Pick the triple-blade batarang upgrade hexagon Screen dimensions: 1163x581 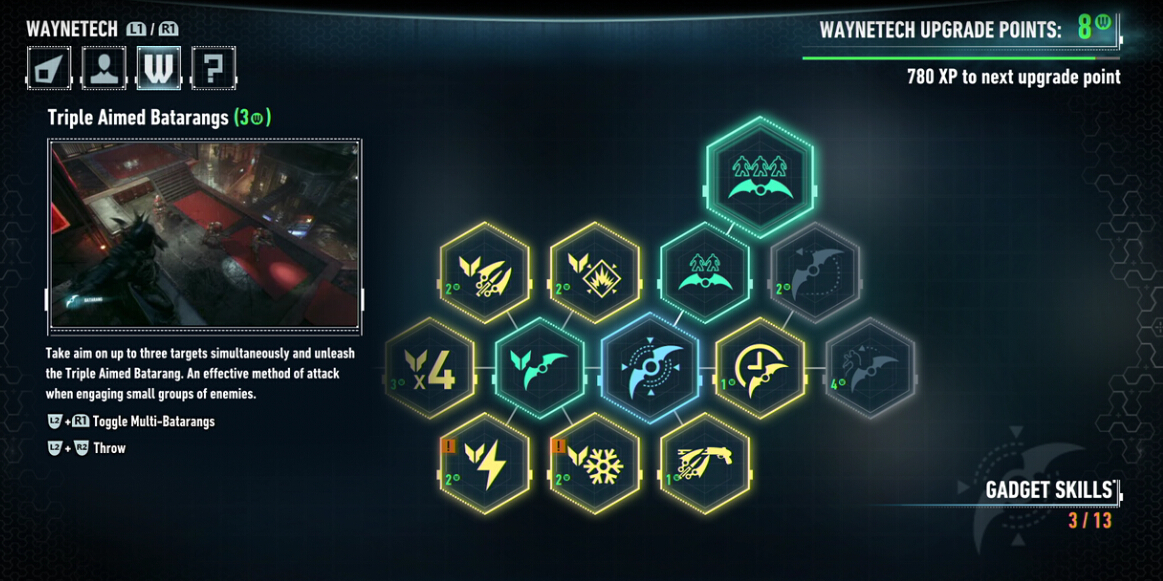(485, 273)
